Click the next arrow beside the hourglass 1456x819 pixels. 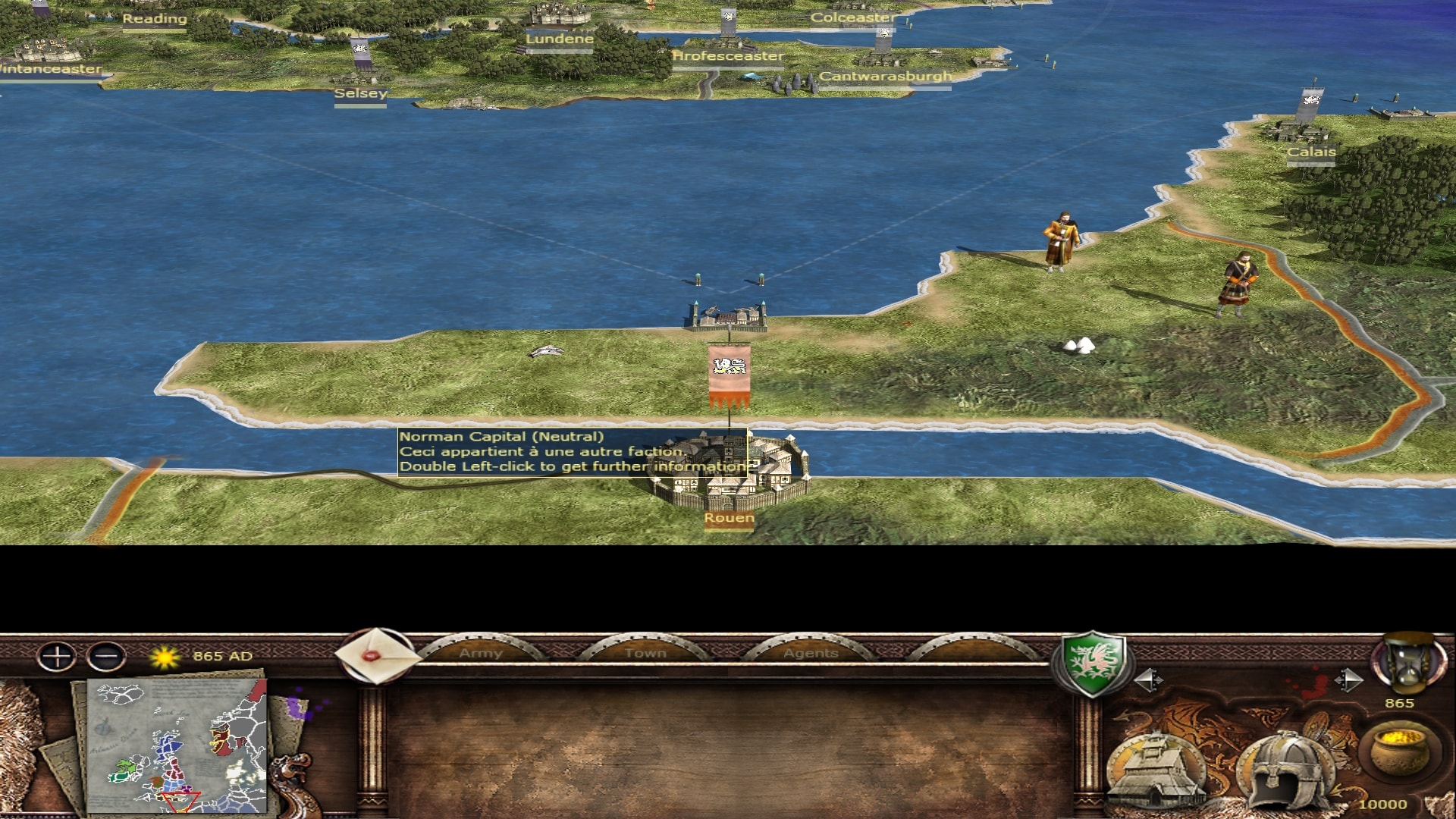[1348, 680]
